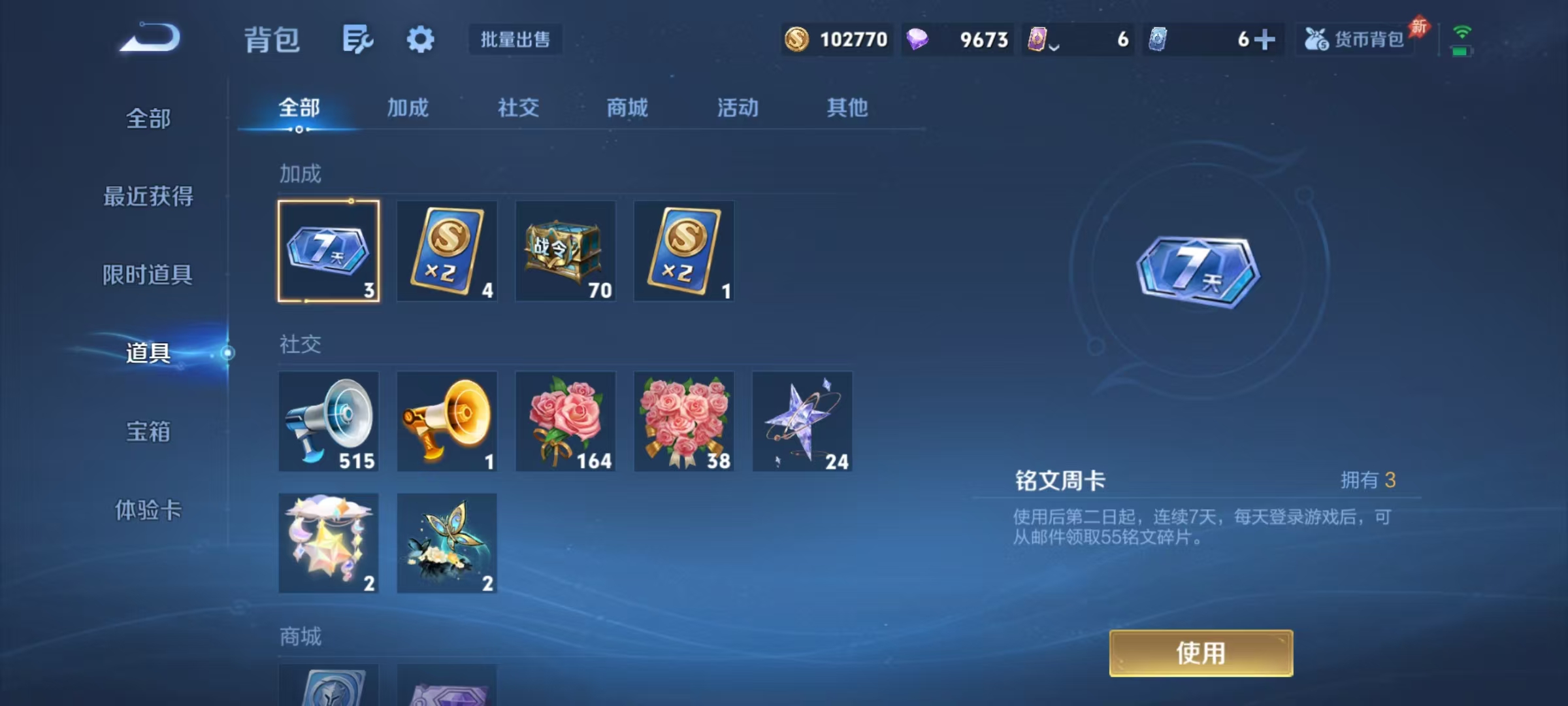Open the 战令 battle pass chest
This screenshot has height=706, width=1568.
(x=565, y=251)
